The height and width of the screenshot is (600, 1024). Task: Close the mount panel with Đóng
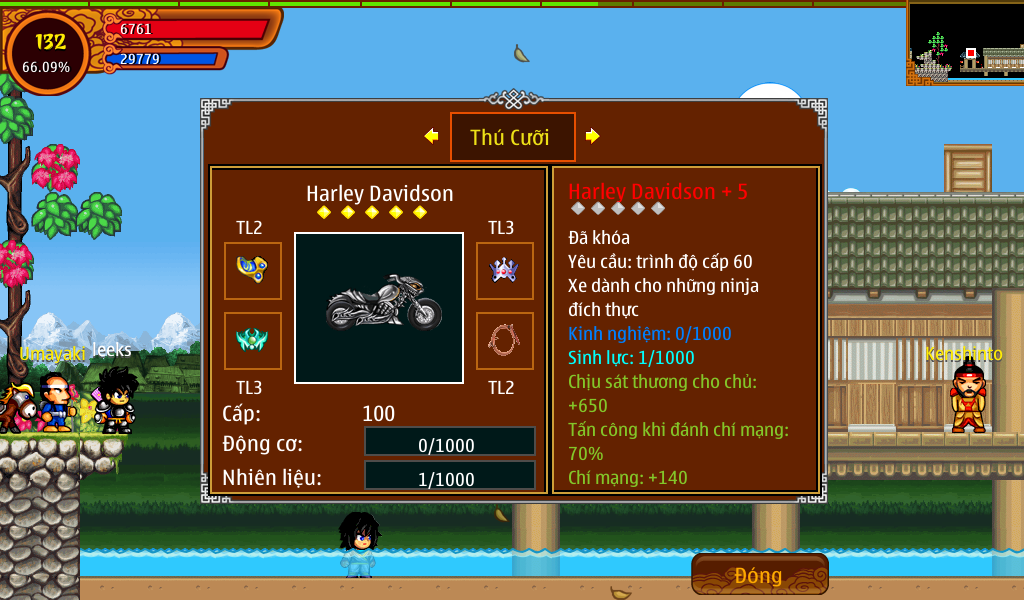pyautogui.click(x=759, y=575)
